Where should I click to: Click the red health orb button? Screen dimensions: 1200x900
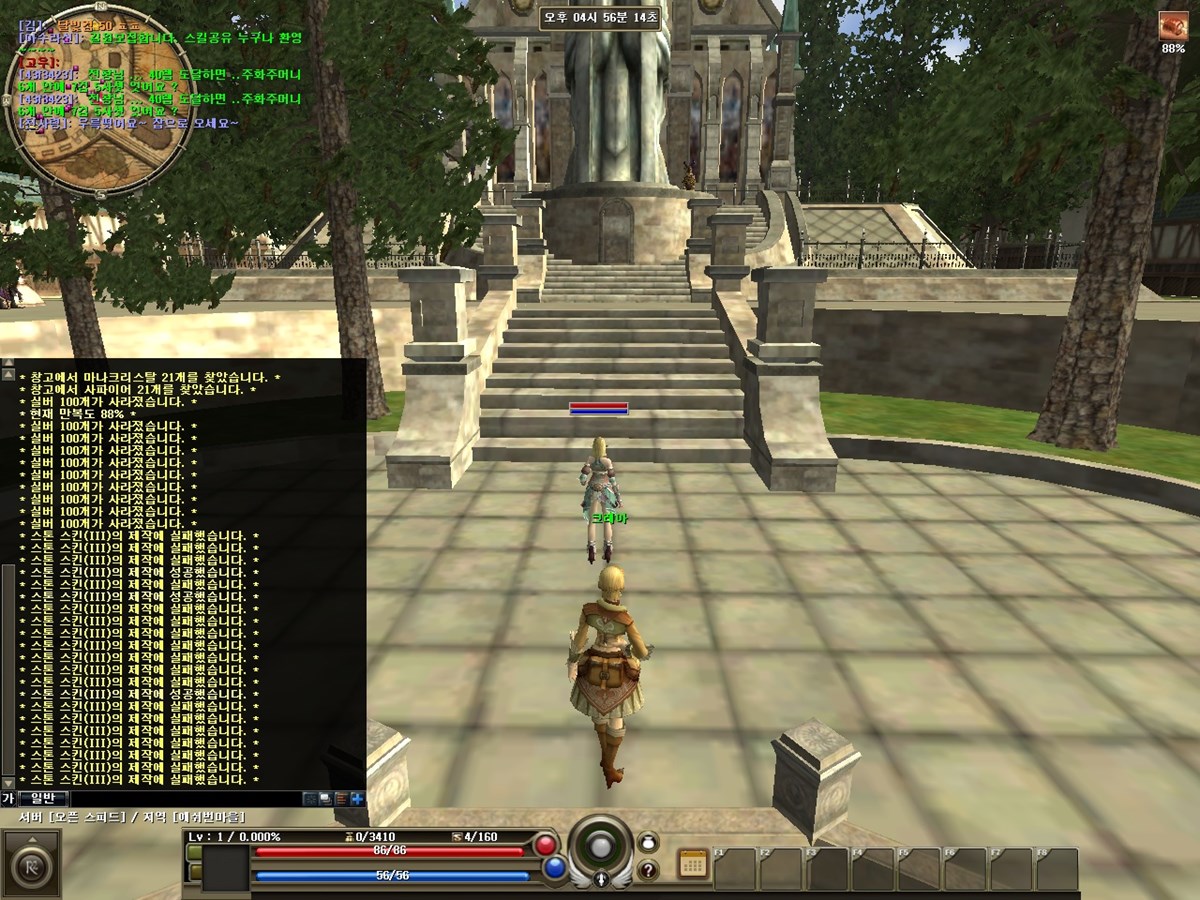[x=545, y=845]
